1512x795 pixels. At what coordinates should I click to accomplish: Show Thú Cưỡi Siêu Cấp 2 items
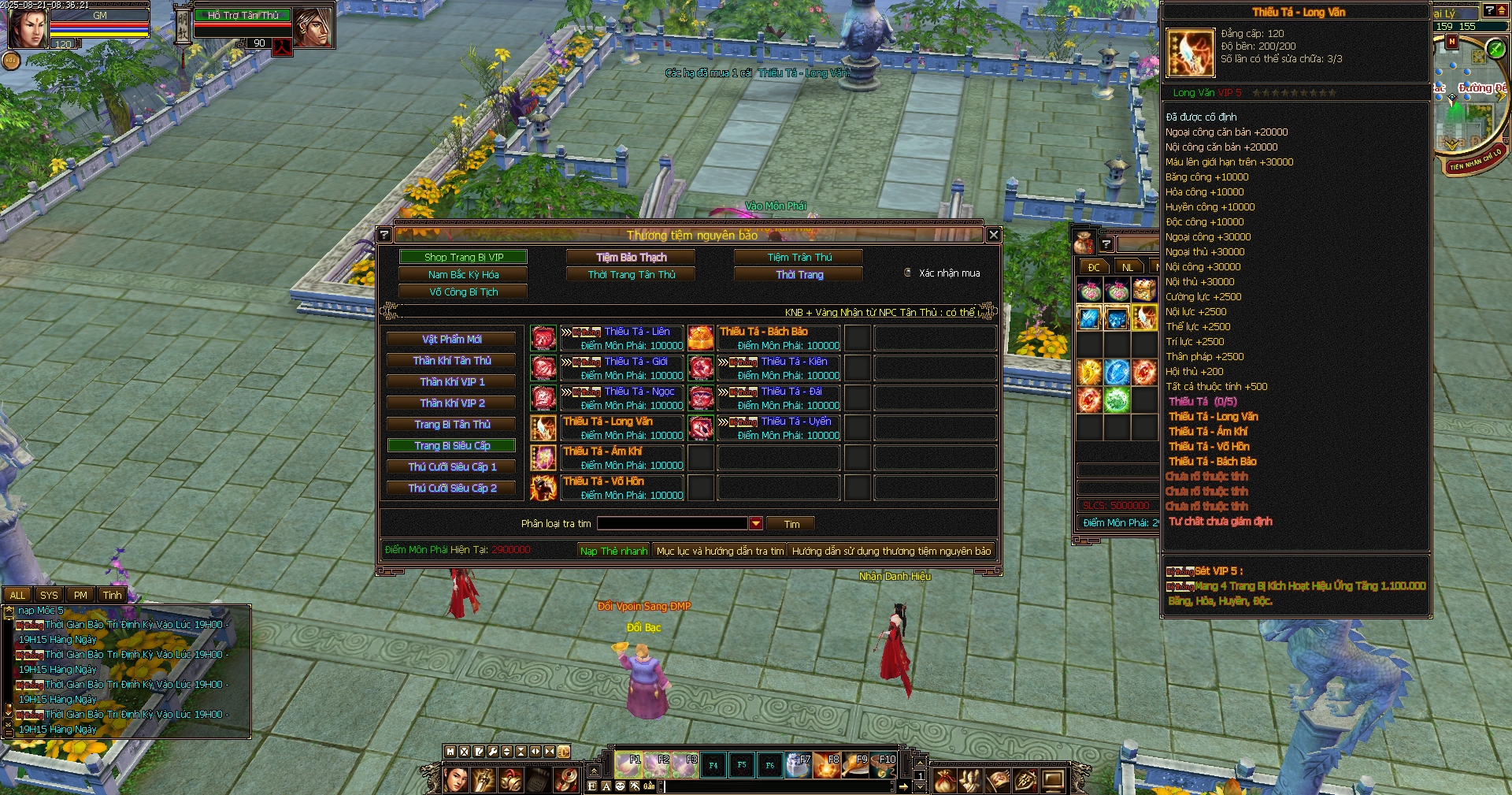coord(451,488)
